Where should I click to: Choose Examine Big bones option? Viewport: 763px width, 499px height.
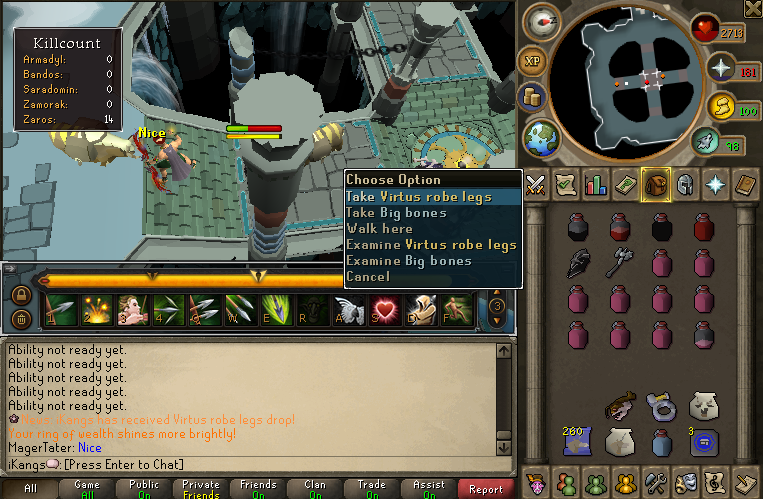pyautogui.click(x=408, y=261)
